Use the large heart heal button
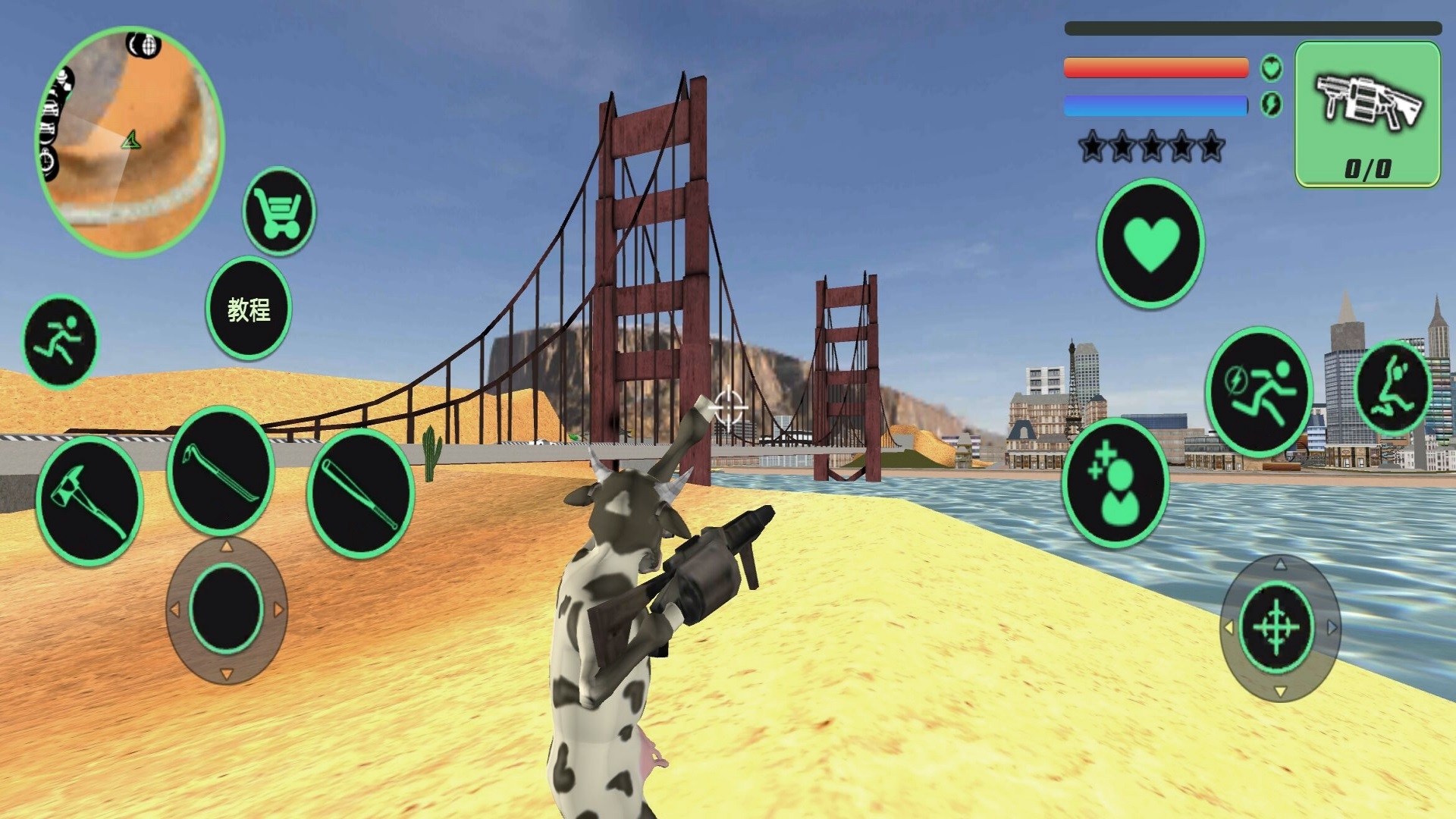This screenshot has width=1456, height=819. click(1150, 243)
